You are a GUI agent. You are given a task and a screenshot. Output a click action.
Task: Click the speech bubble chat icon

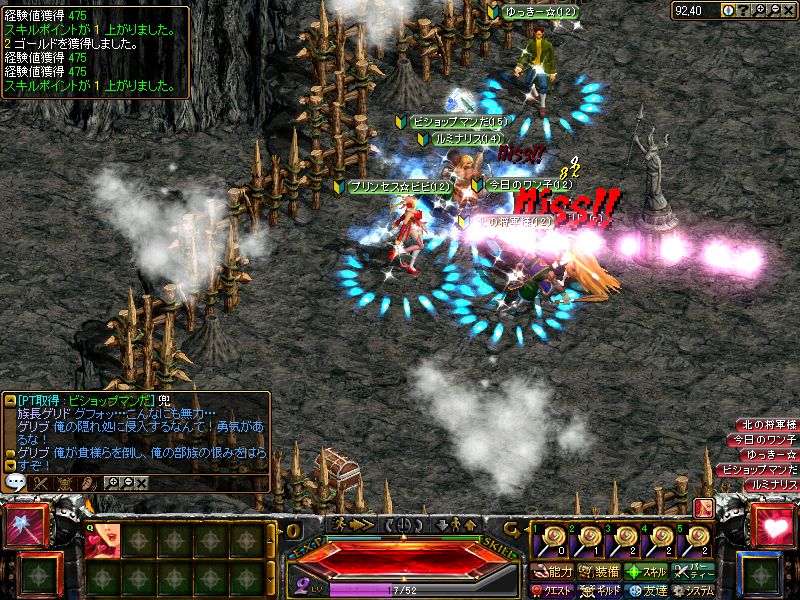click(x=16, y=482)
